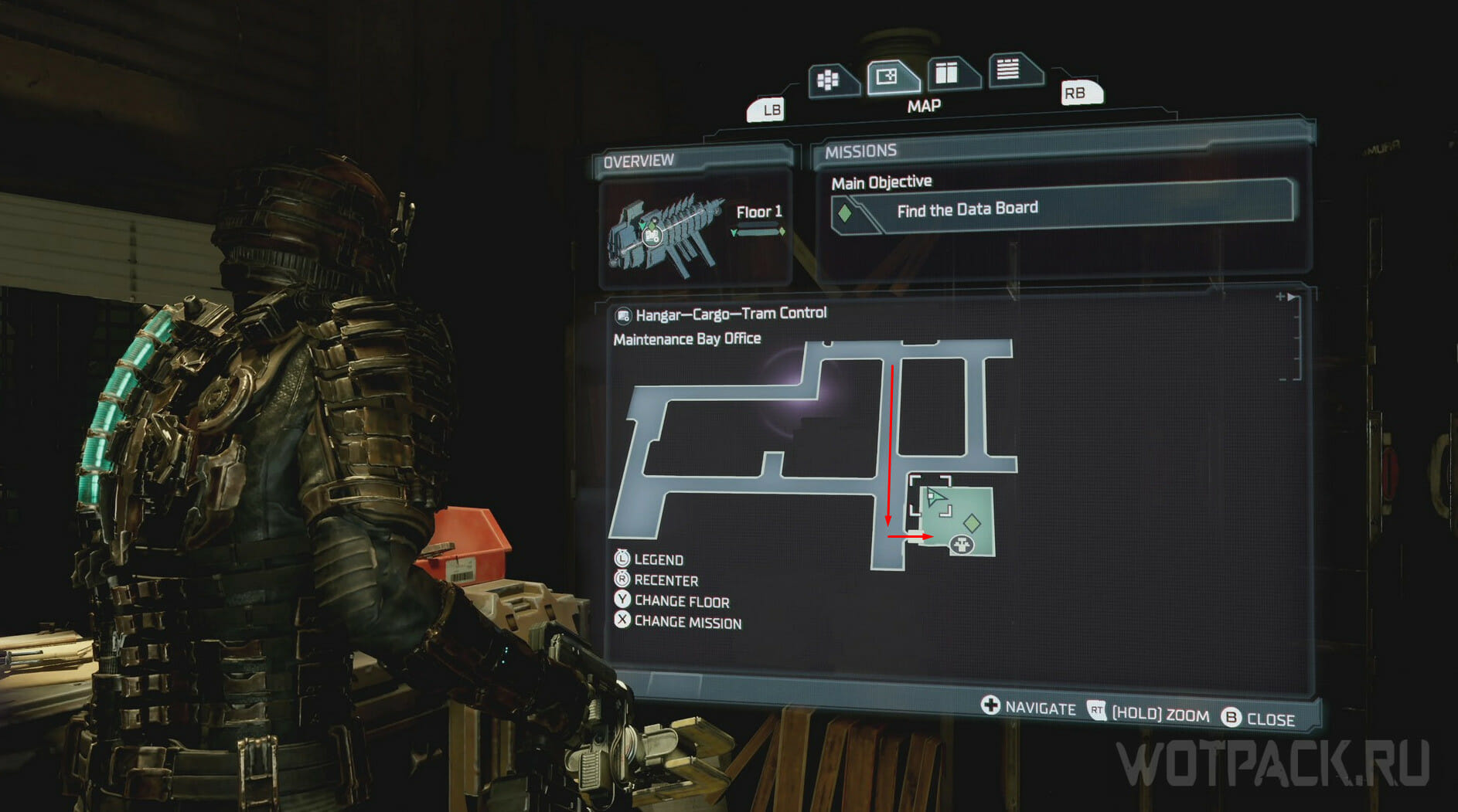Open the text-lines log tab
1458x812 pixels.
click(x=1007, y=70)
